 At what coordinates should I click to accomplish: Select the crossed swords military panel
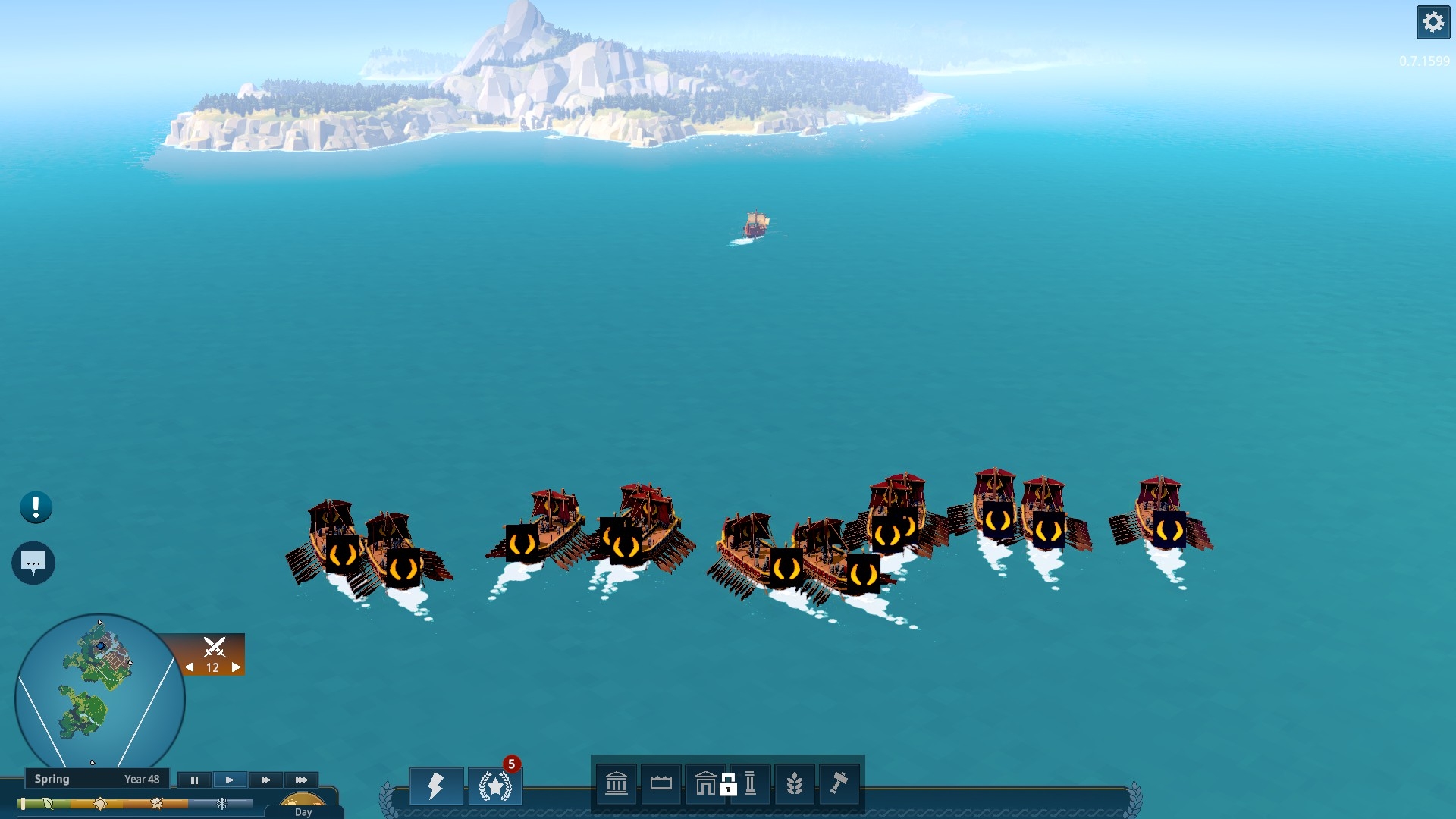(x=214, y=647)
